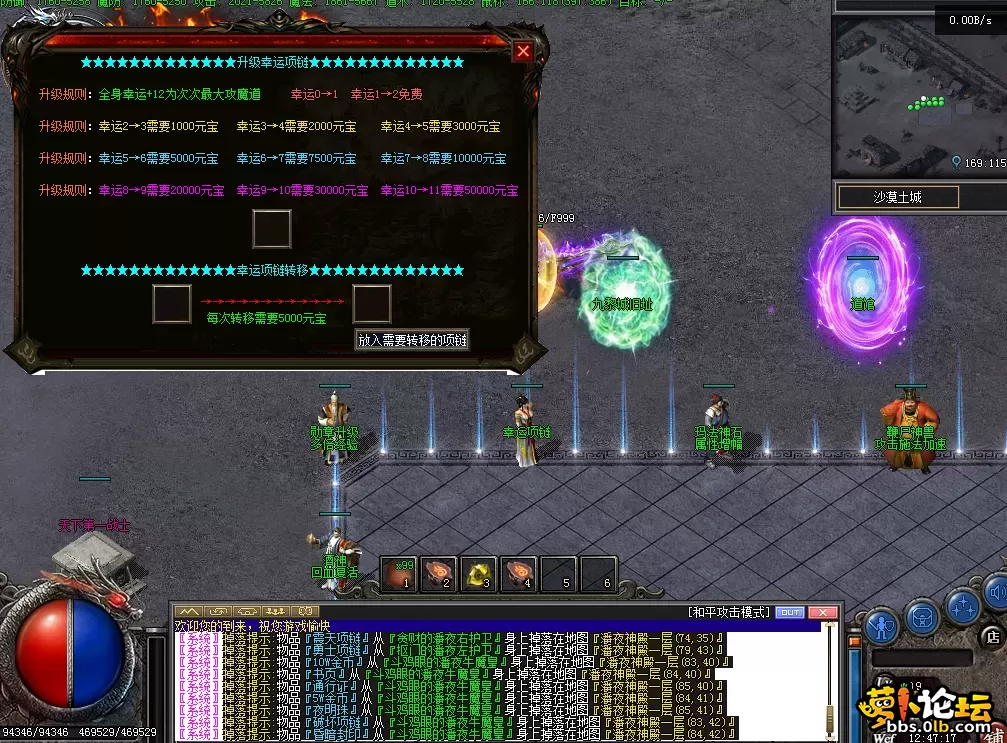The width and height of the screenshot is (1007, 743).
Task: Use the item in hotbar slot 4
Action: point(519,573)
